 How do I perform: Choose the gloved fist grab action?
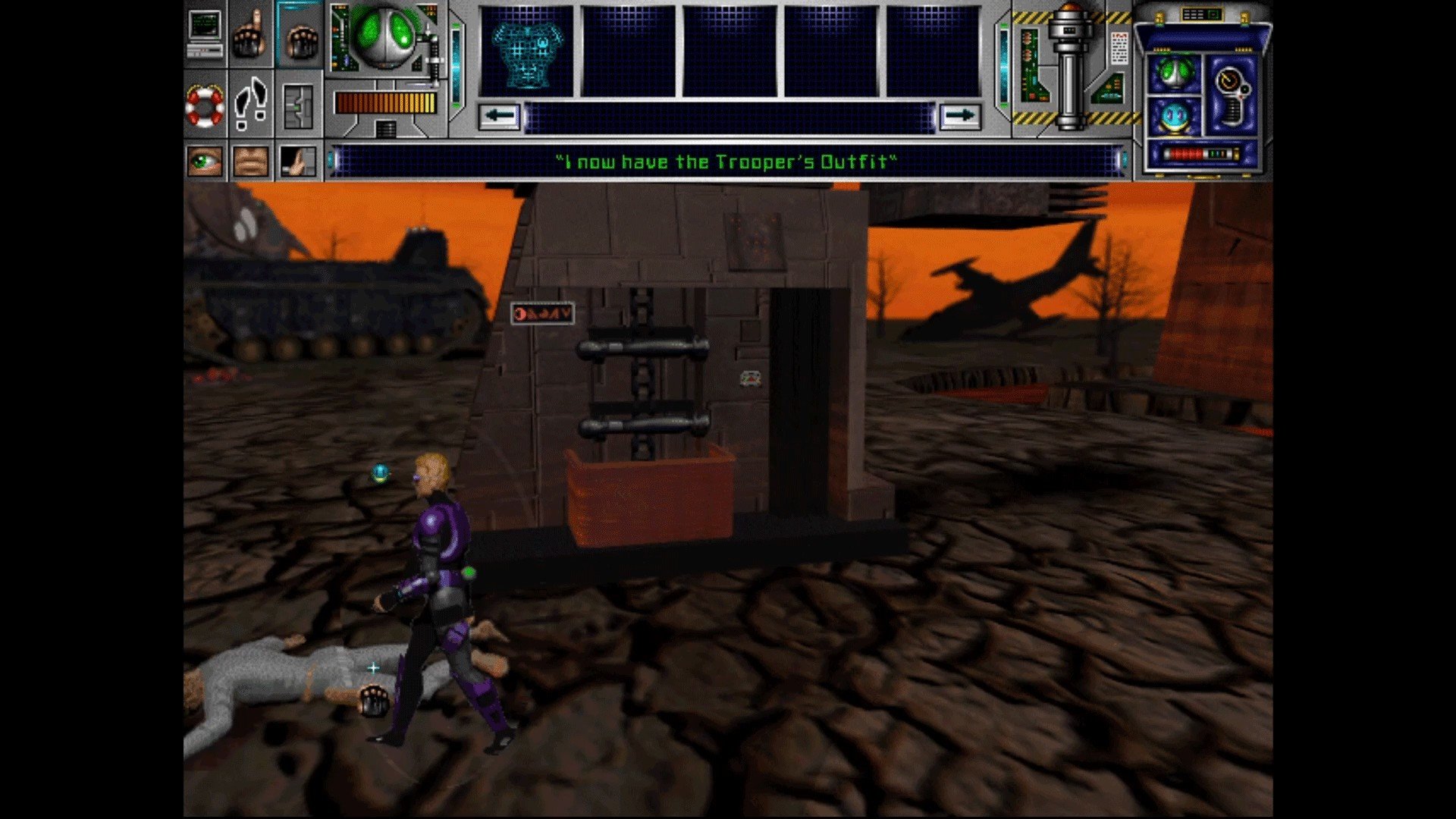(299, 34)
